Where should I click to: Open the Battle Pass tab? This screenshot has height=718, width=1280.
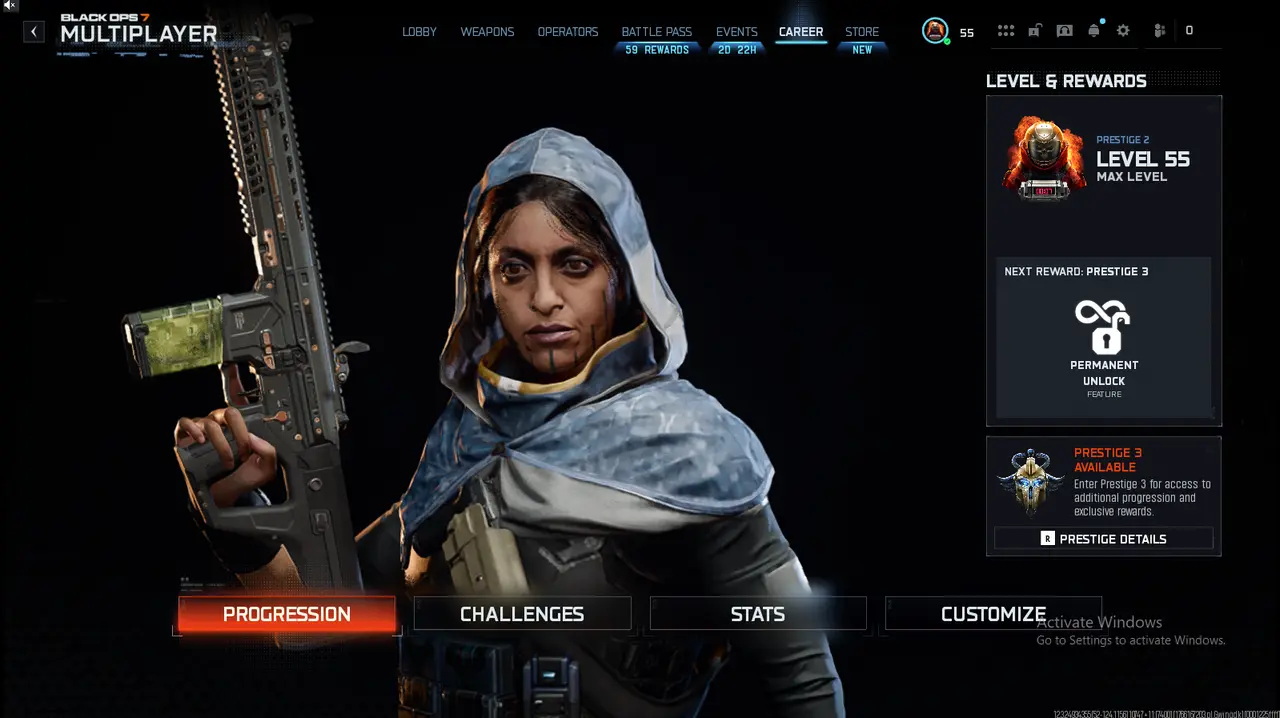click(x=656, y=32)
